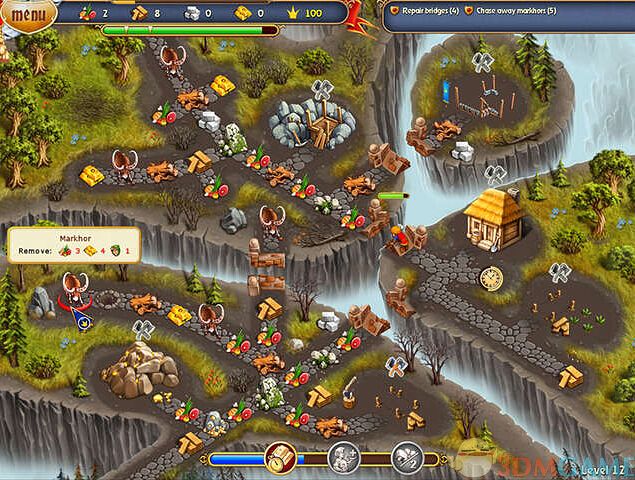635x480 pixels.
Task: Activate the red resources-and-clock bonus
Action: (x=279, y=459)
